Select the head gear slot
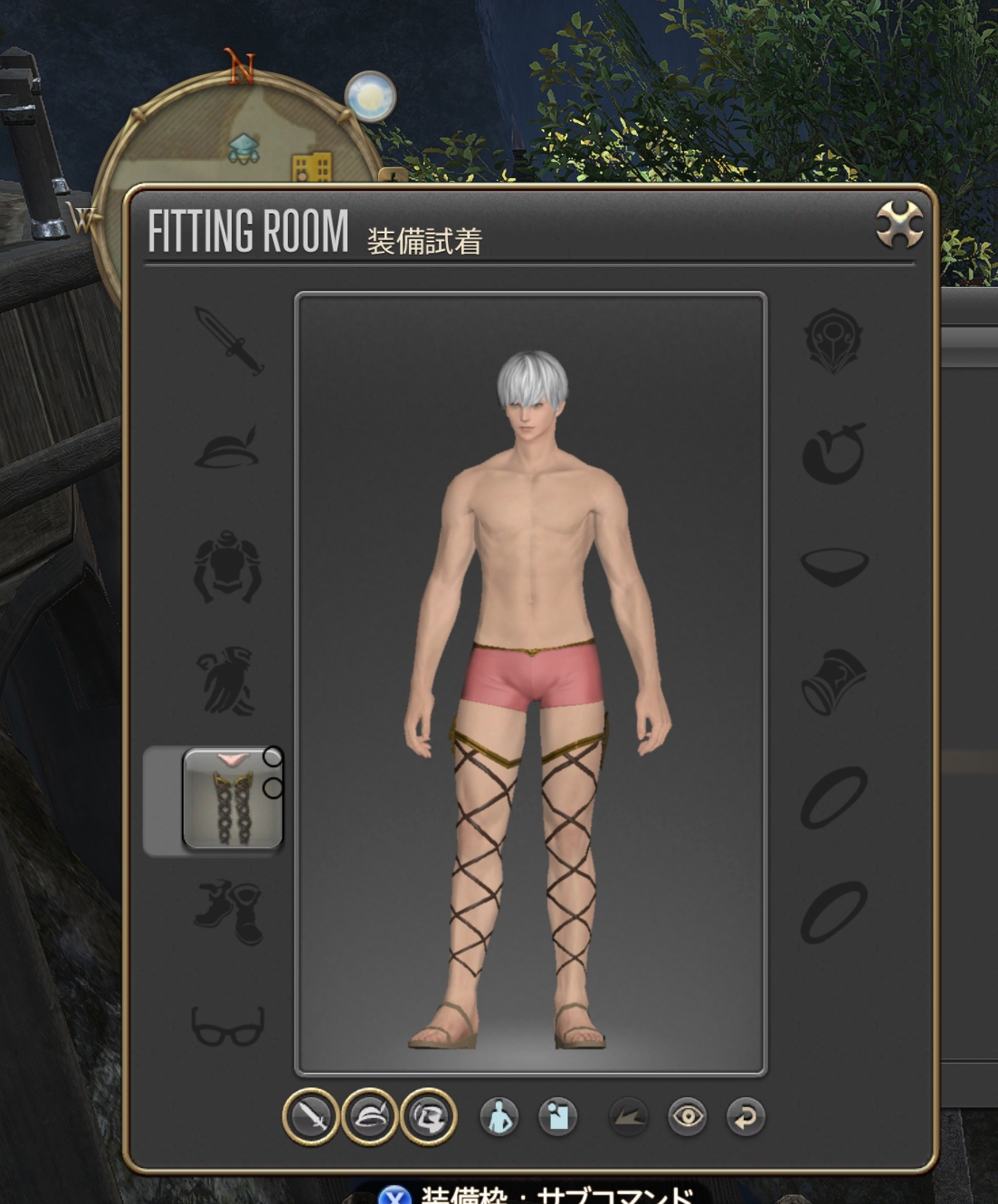This screenshot has height=1204, width=998. [x=227, y=449]
